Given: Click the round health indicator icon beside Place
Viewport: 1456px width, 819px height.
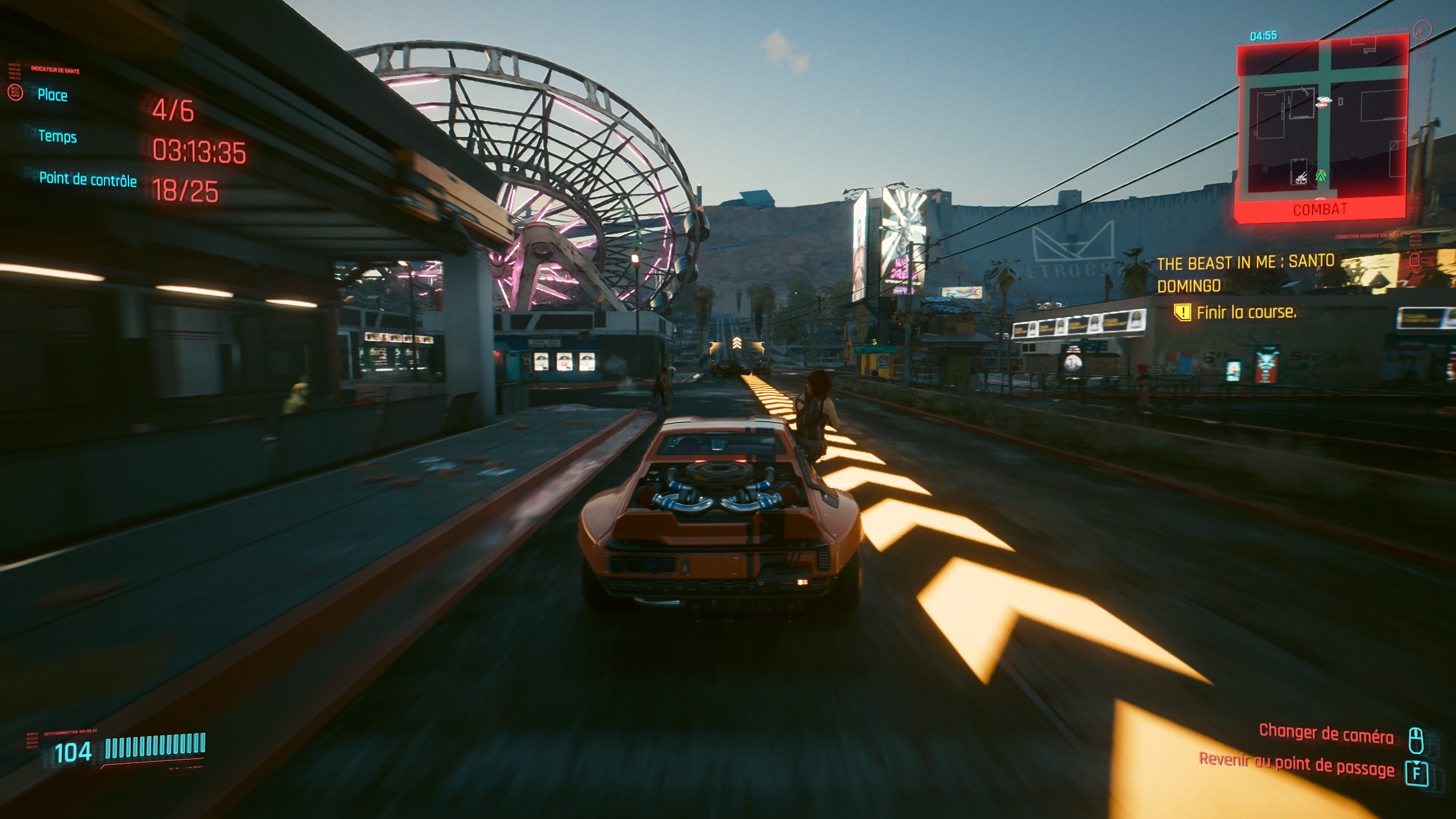Looking at the screenshot, I should [15, 92].
